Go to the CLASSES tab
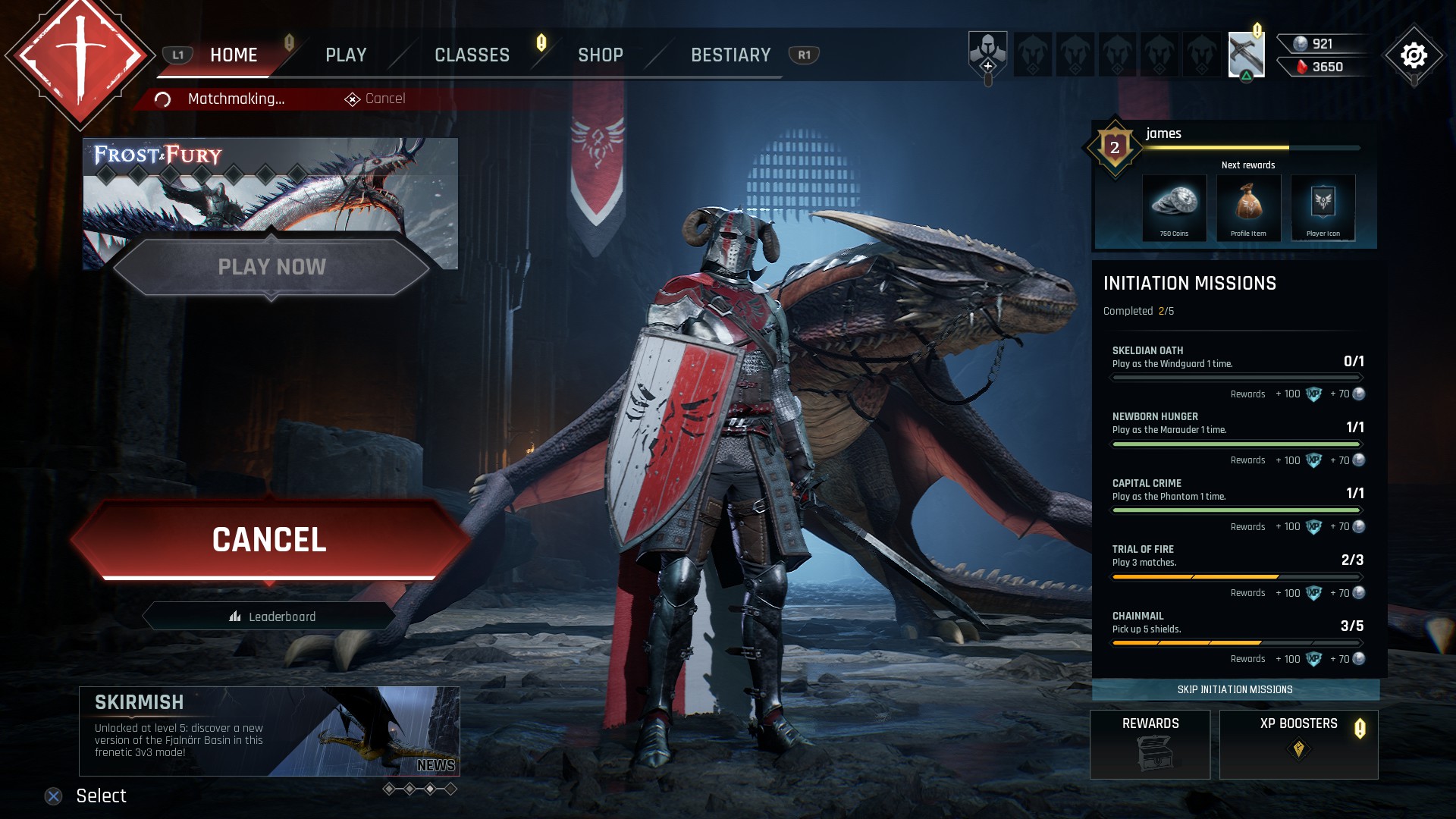Screen dimensions: 1456x819 [x=472, y=55]
